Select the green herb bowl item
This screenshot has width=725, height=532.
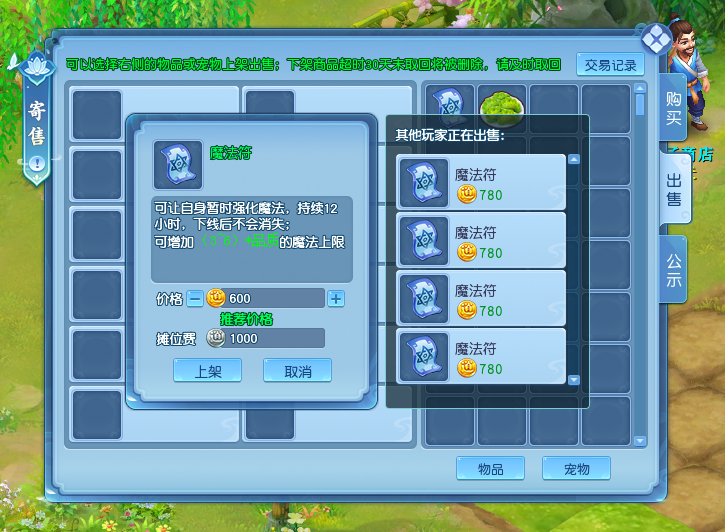coord(502,105)
